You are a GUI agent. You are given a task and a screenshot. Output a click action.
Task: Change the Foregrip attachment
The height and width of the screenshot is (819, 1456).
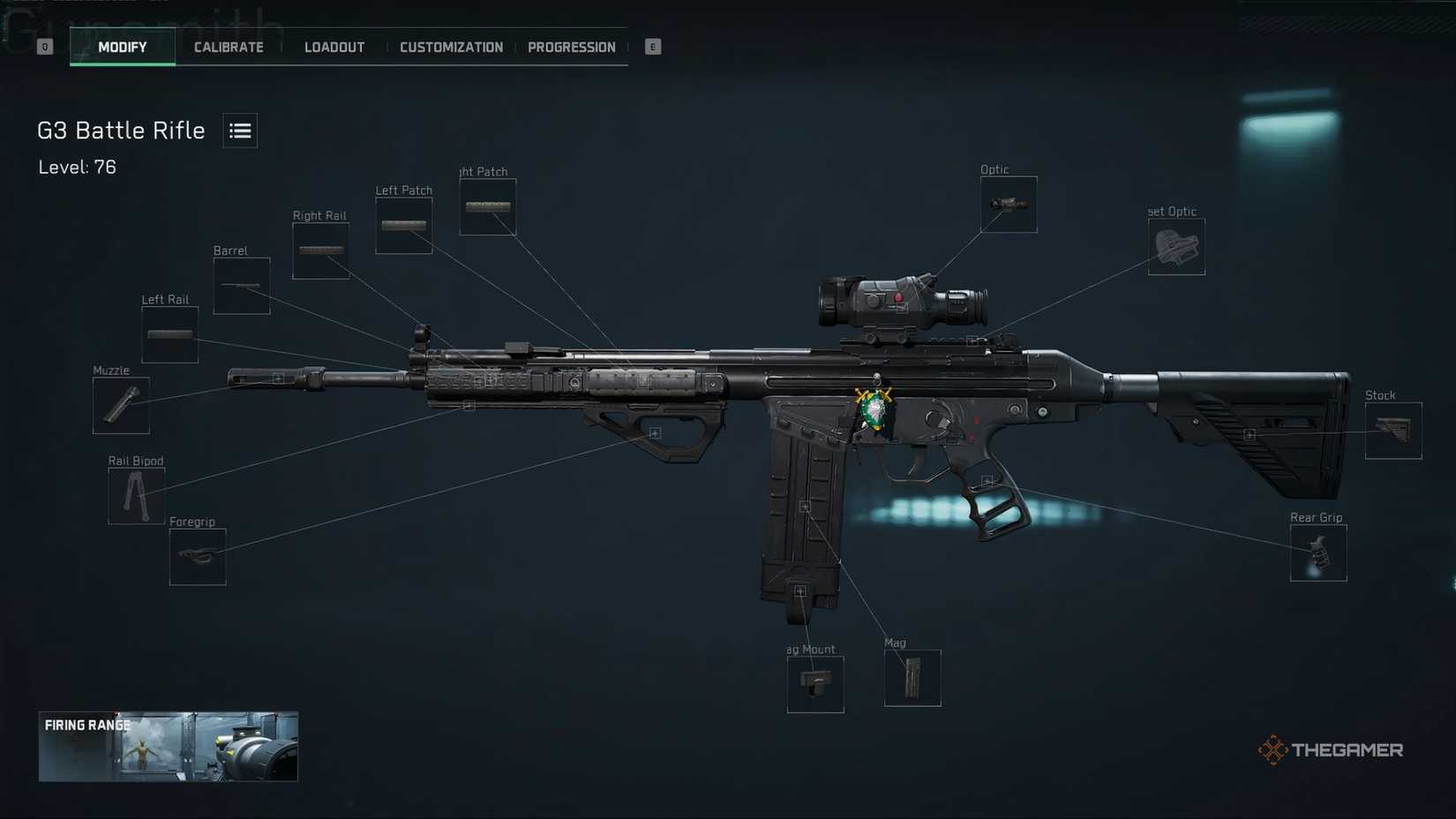tap(198, 556)
